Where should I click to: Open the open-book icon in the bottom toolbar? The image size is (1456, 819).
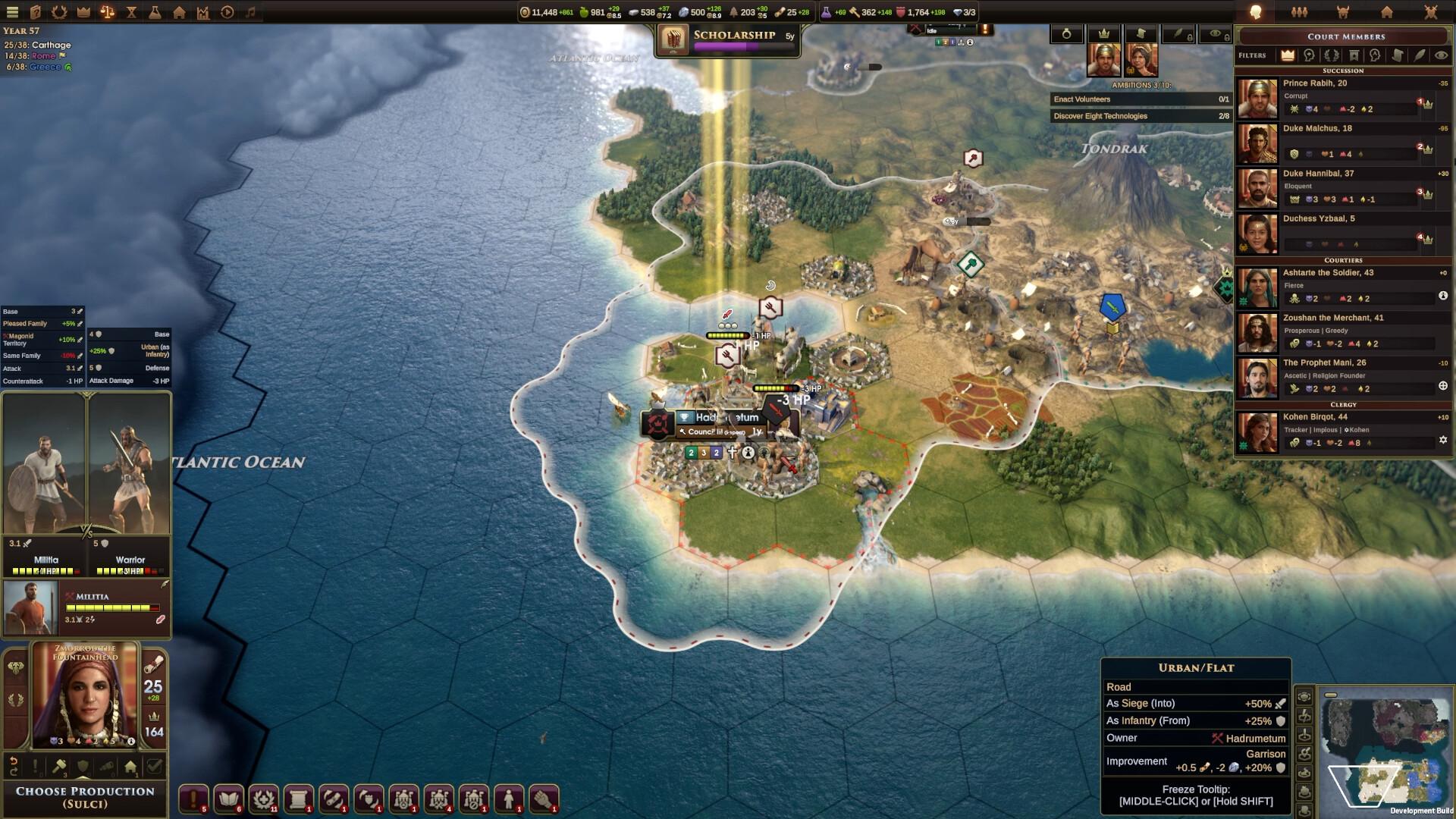pos(227,798)
